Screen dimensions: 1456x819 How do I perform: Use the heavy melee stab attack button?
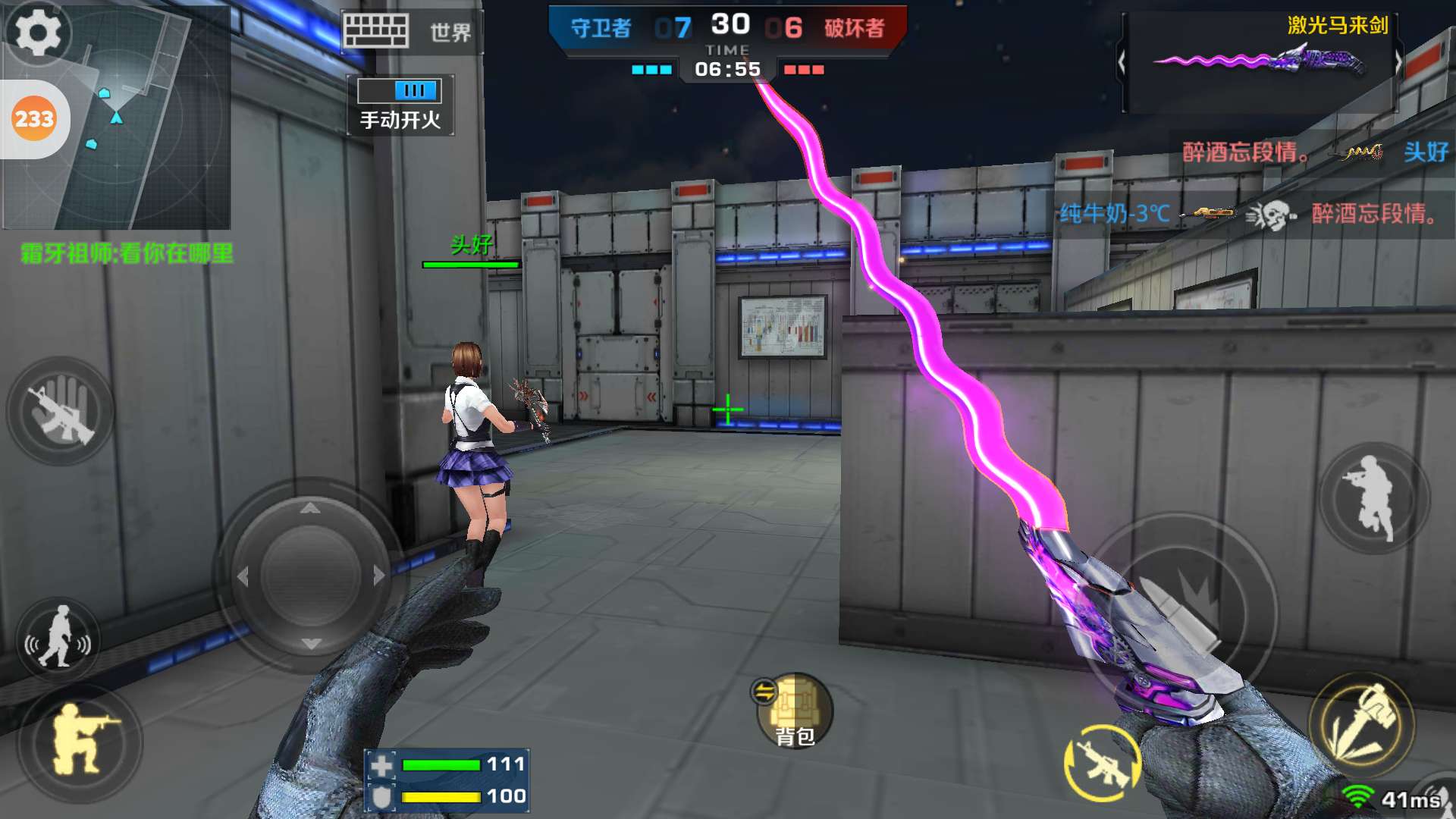(1361, 722)
